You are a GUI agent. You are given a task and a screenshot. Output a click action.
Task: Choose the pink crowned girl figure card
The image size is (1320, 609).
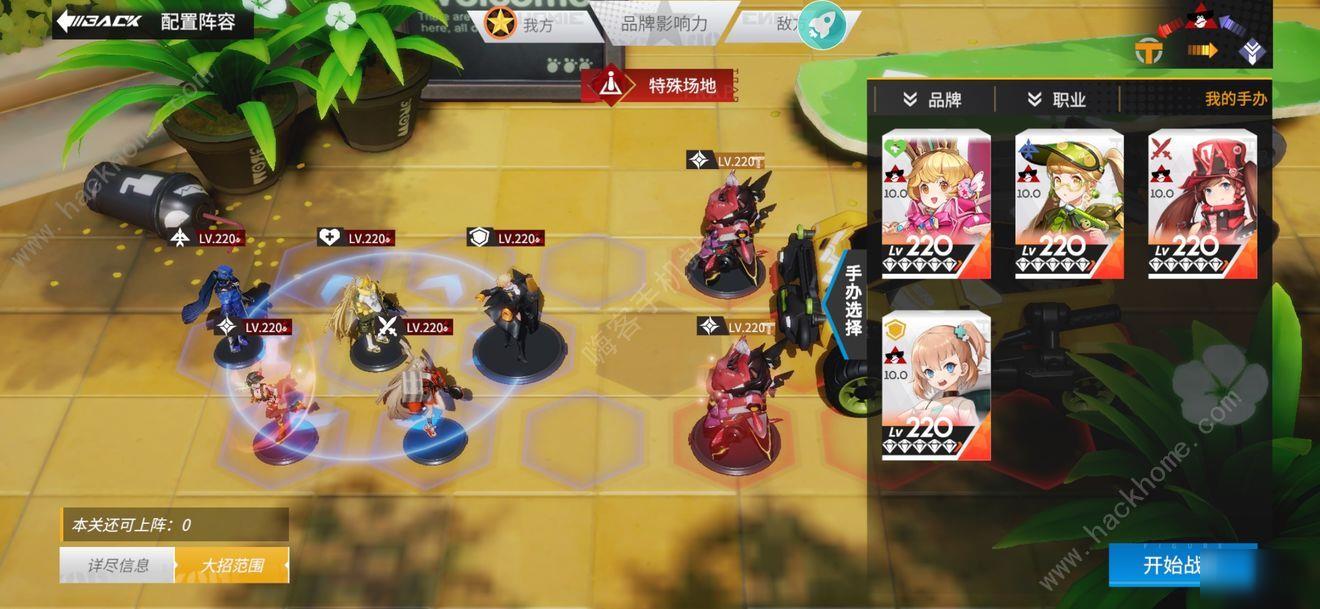[936, 204]
